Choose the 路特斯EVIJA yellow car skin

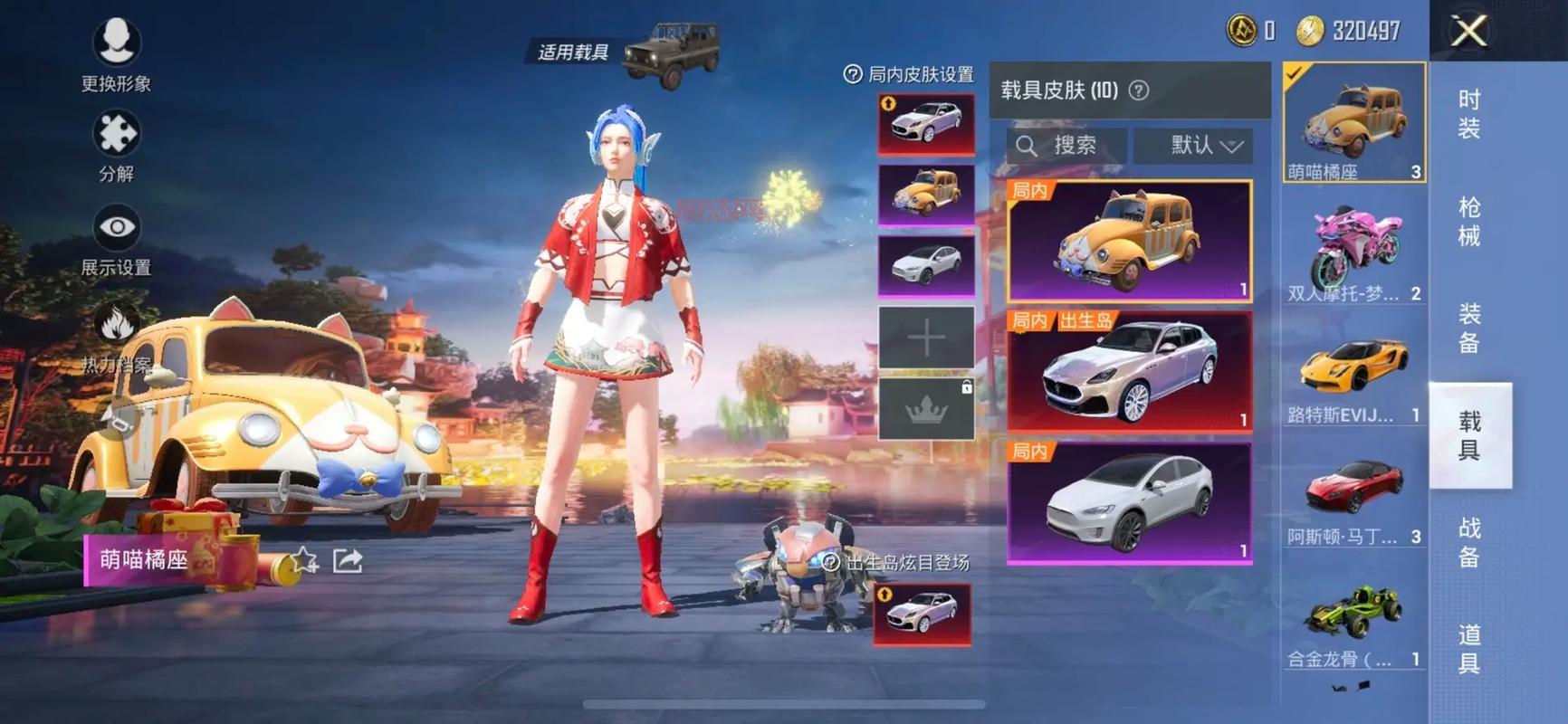click(1353, 371)
